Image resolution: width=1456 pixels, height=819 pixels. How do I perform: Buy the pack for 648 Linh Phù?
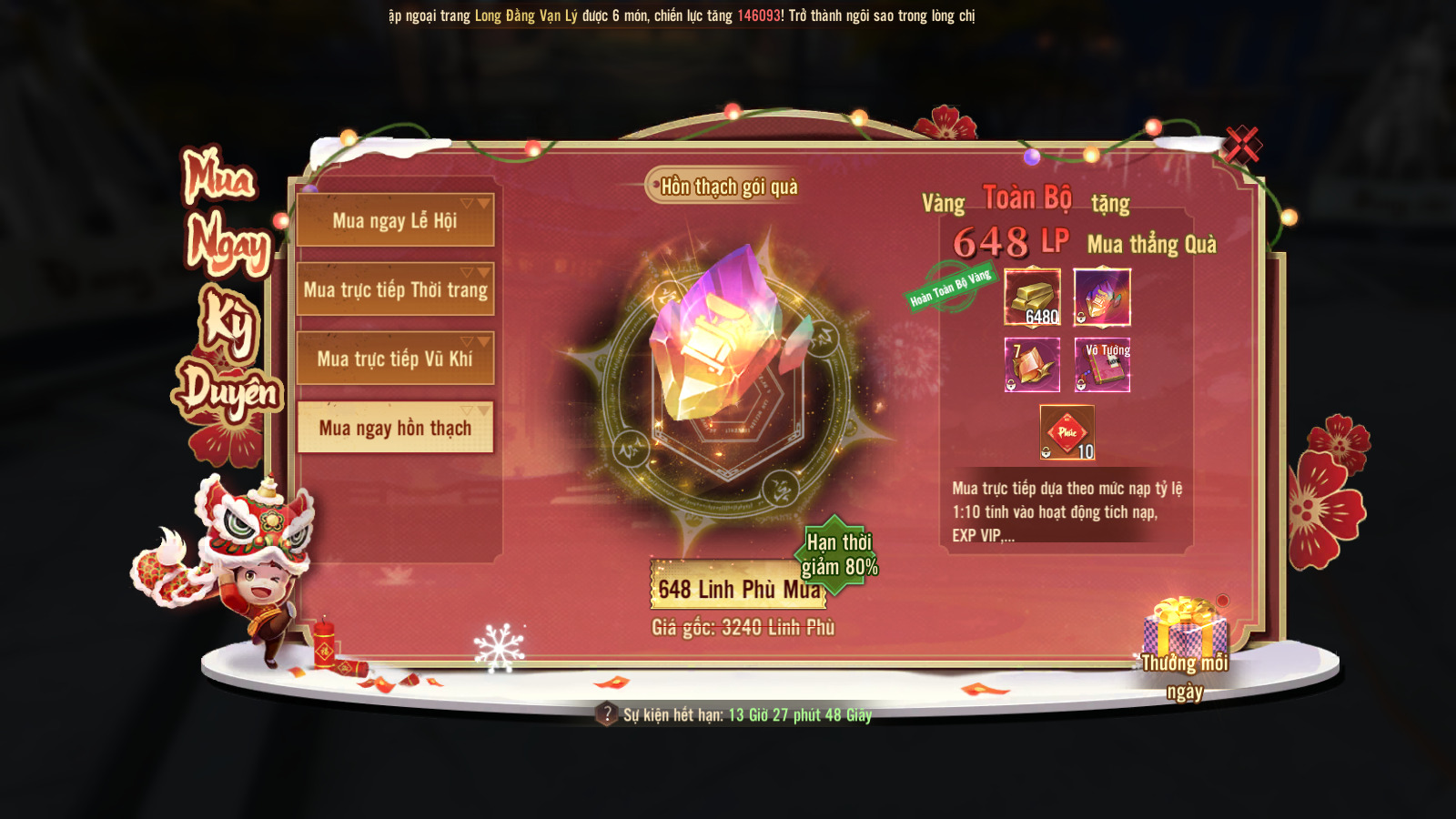[x=737, y=588]
